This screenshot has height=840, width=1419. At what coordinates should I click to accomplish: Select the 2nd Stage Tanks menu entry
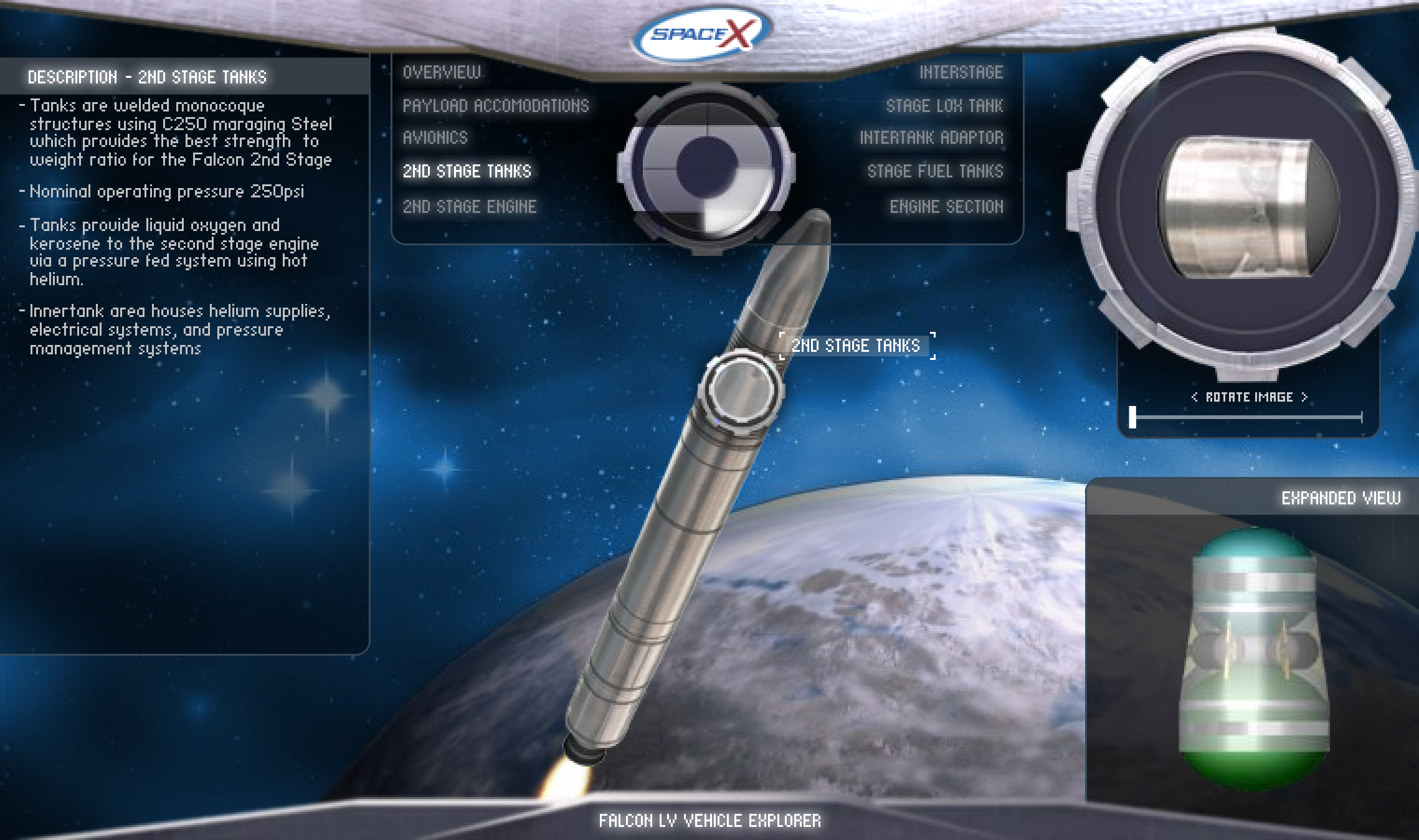click(x=468, y=171)
